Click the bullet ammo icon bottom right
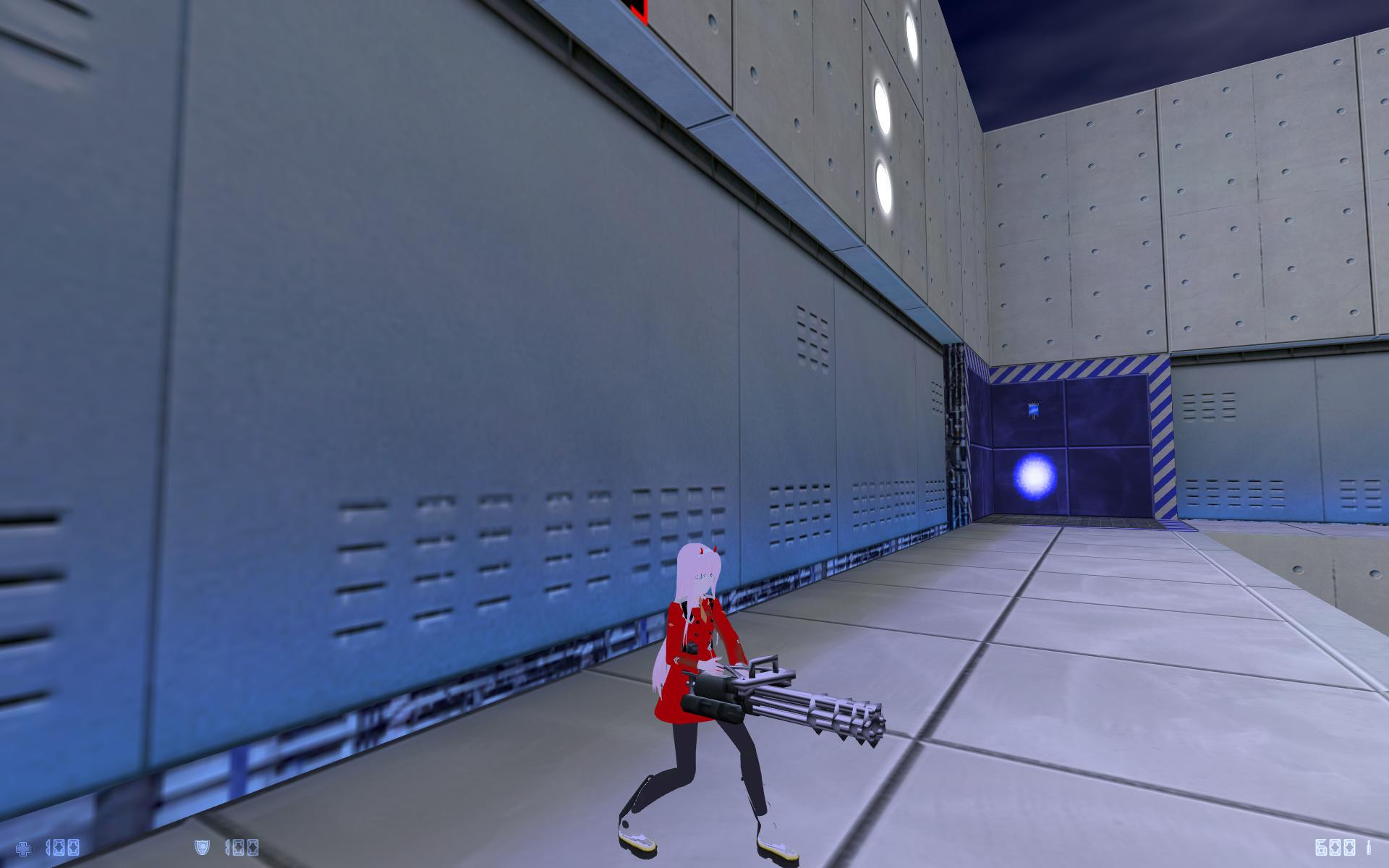1389x868 pixels. (1369, 847)
